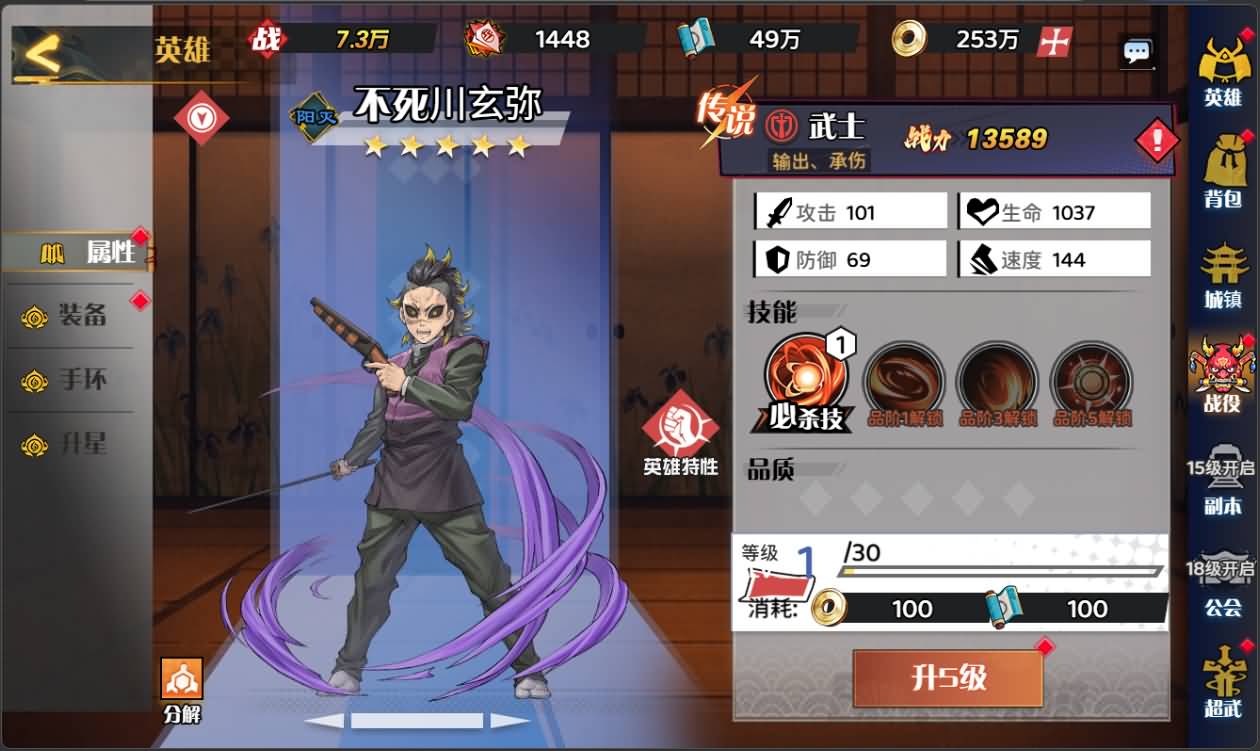Open the 超武 super weapon menu

pos(1222,682)
